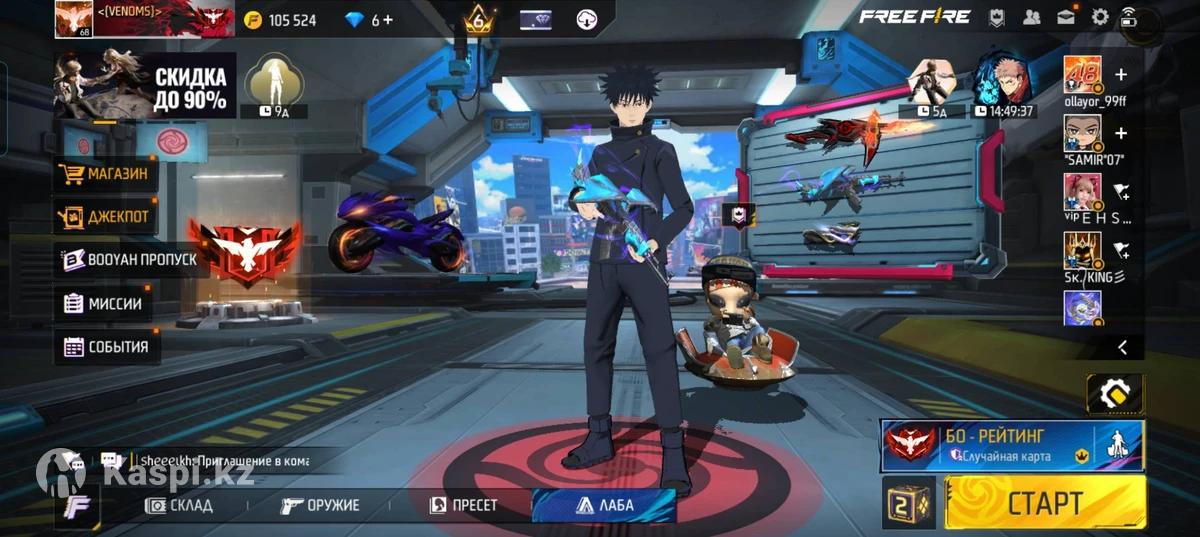1200x537 pixels.
Task: Open the СОБЫТИЯ events menu
Action: click(106, 347)
